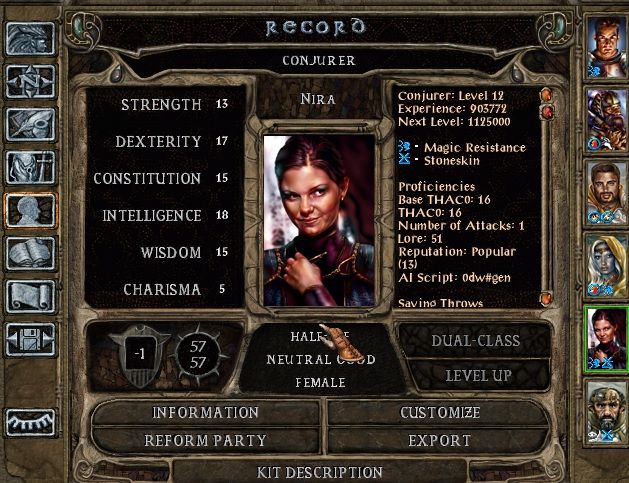Image resolution: width=629 pixels, height=483 pixels.
Task: Choose Reform Party
Action: coord(205,440)
